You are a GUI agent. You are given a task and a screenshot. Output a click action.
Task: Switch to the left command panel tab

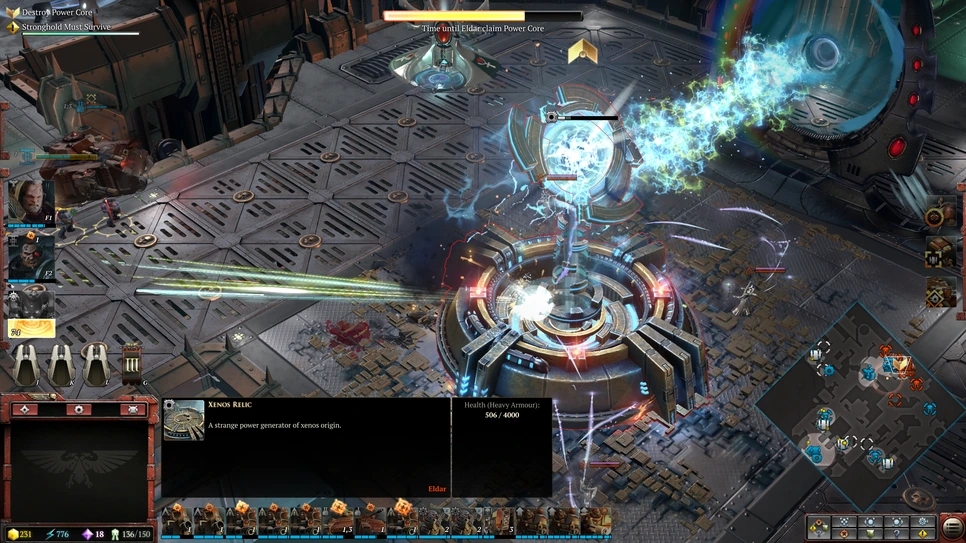(25, 409)
